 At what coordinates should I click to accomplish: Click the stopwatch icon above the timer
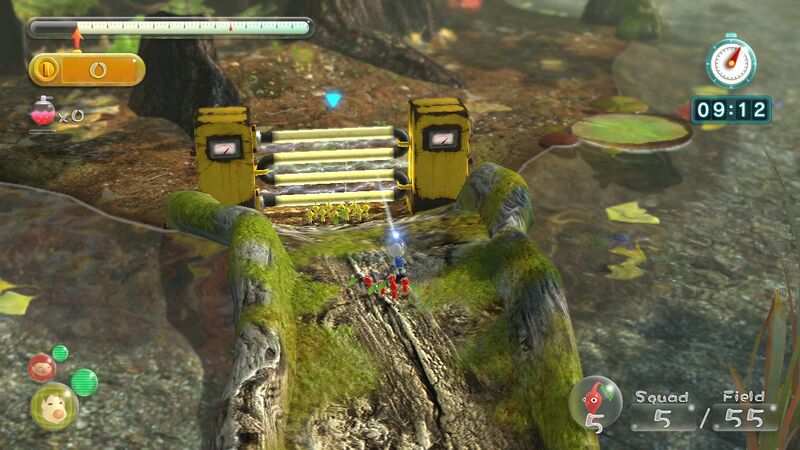(730, 63)
